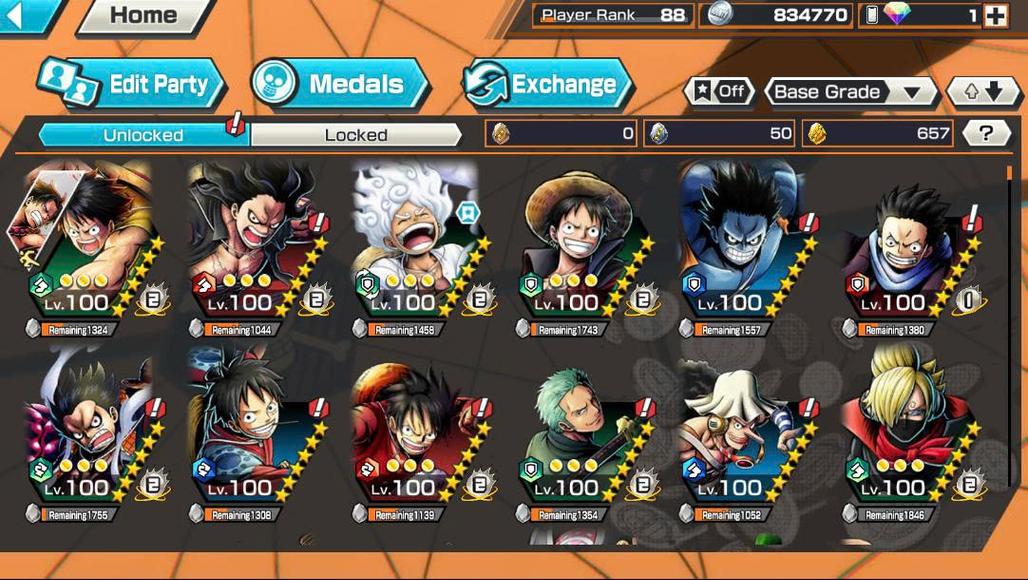Return to the Home screen

143,15
